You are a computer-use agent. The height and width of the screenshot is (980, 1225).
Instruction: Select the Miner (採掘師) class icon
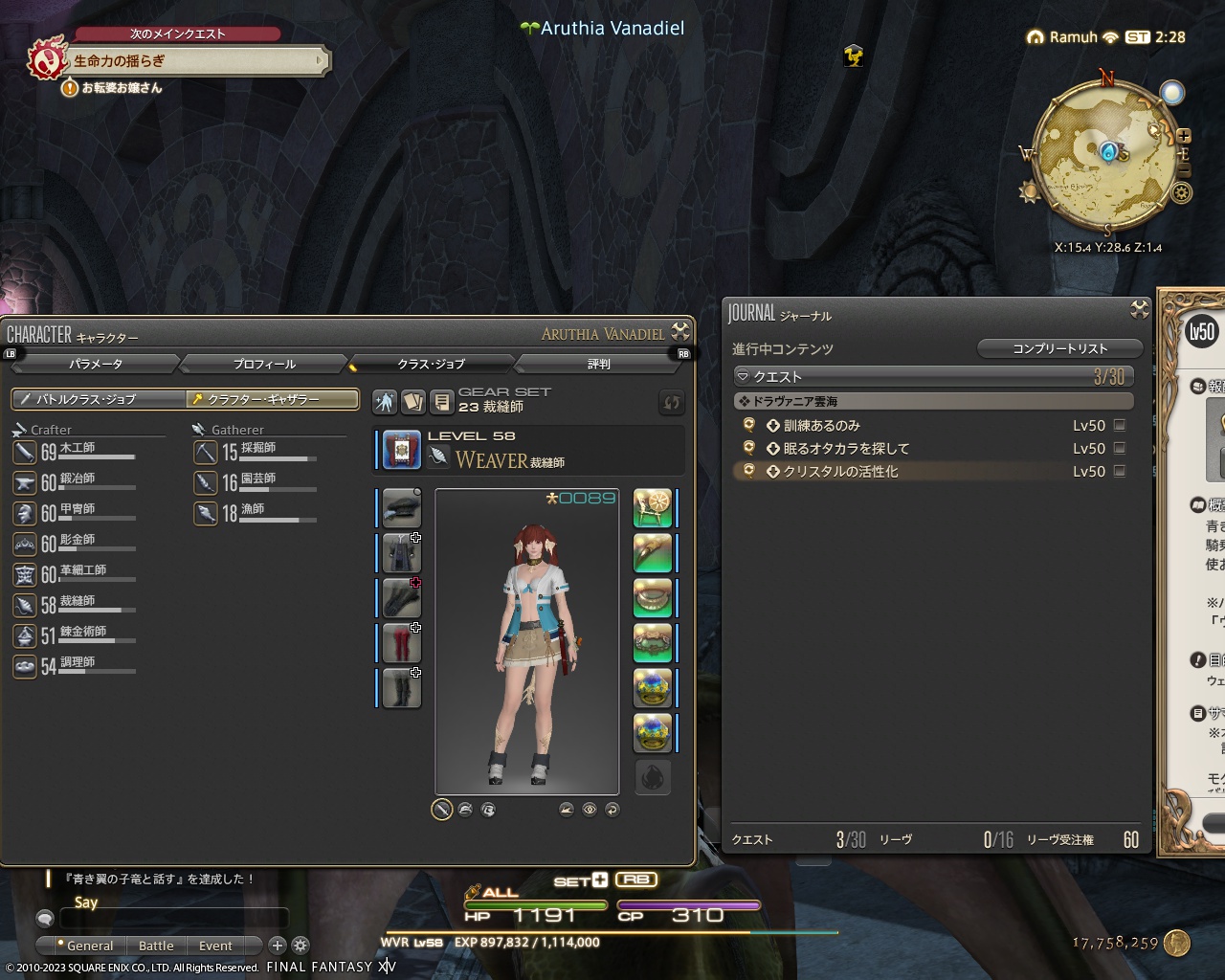pyautogui.click(x=206, y=453)
